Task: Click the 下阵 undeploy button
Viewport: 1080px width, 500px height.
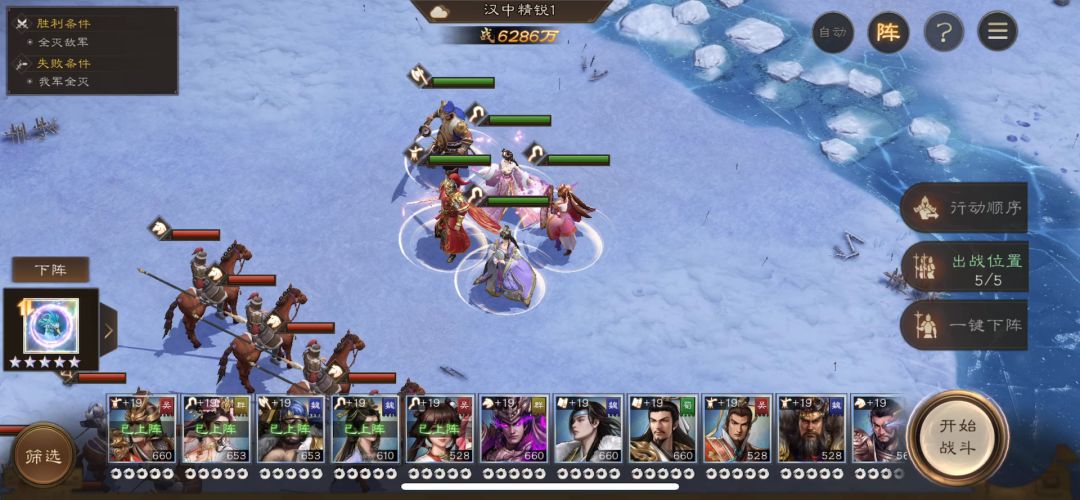Action: tap(50, 270)
